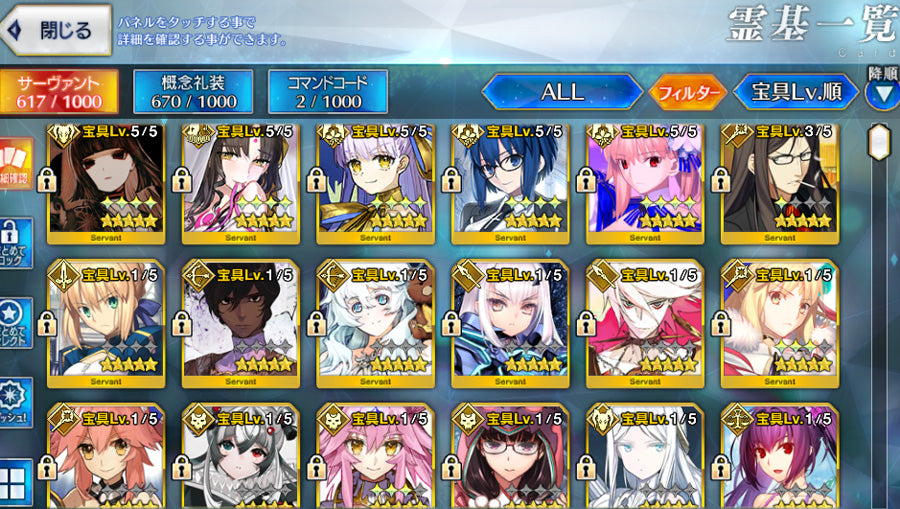Show the コマンドコード tab
This screenshot has width=900, height=509.
(x=328, y=92)
